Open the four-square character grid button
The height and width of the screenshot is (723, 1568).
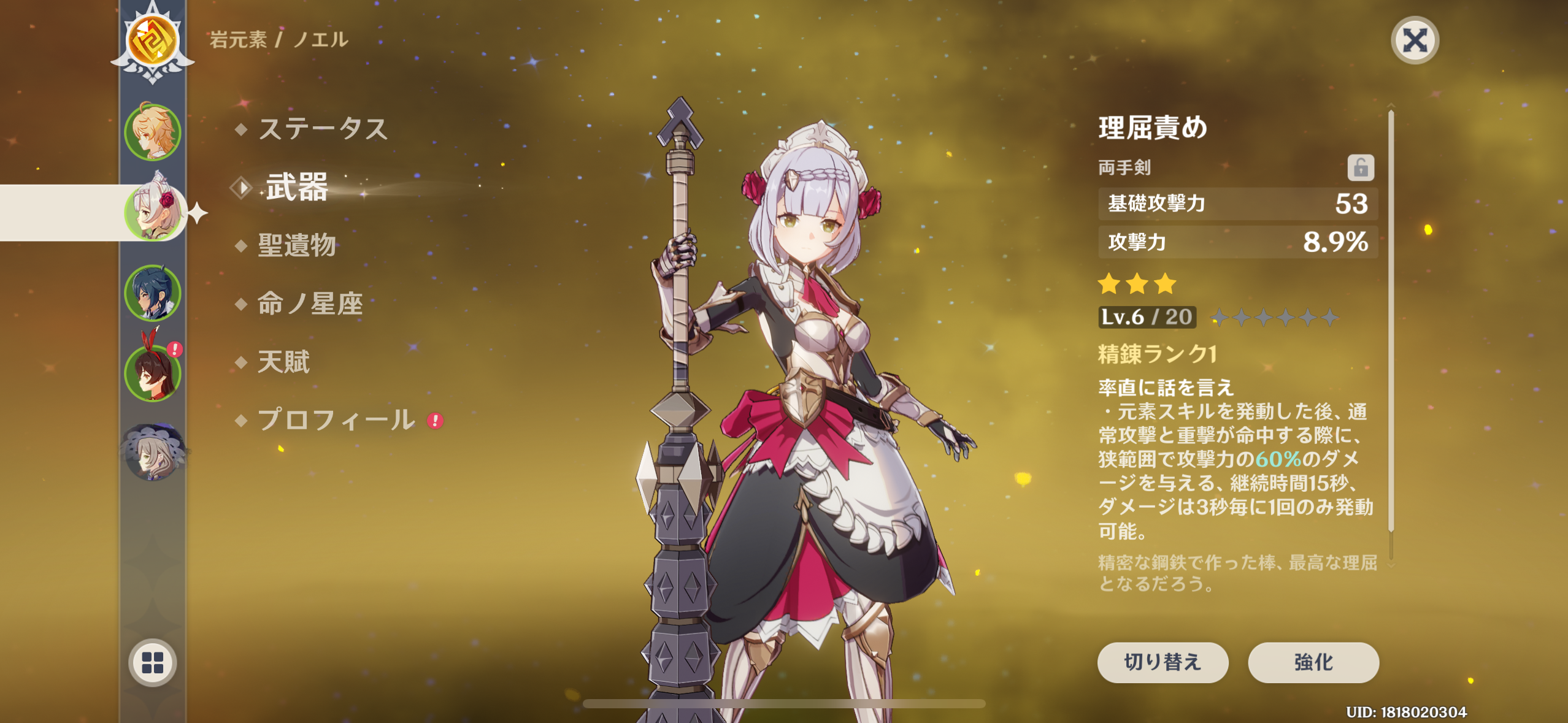point(153,662)
